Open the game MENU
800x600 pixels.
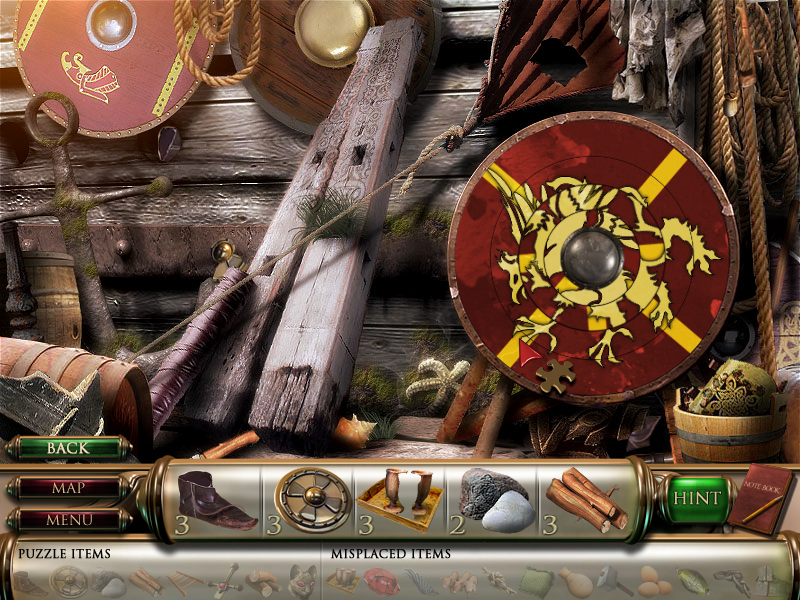click(68, 520)
